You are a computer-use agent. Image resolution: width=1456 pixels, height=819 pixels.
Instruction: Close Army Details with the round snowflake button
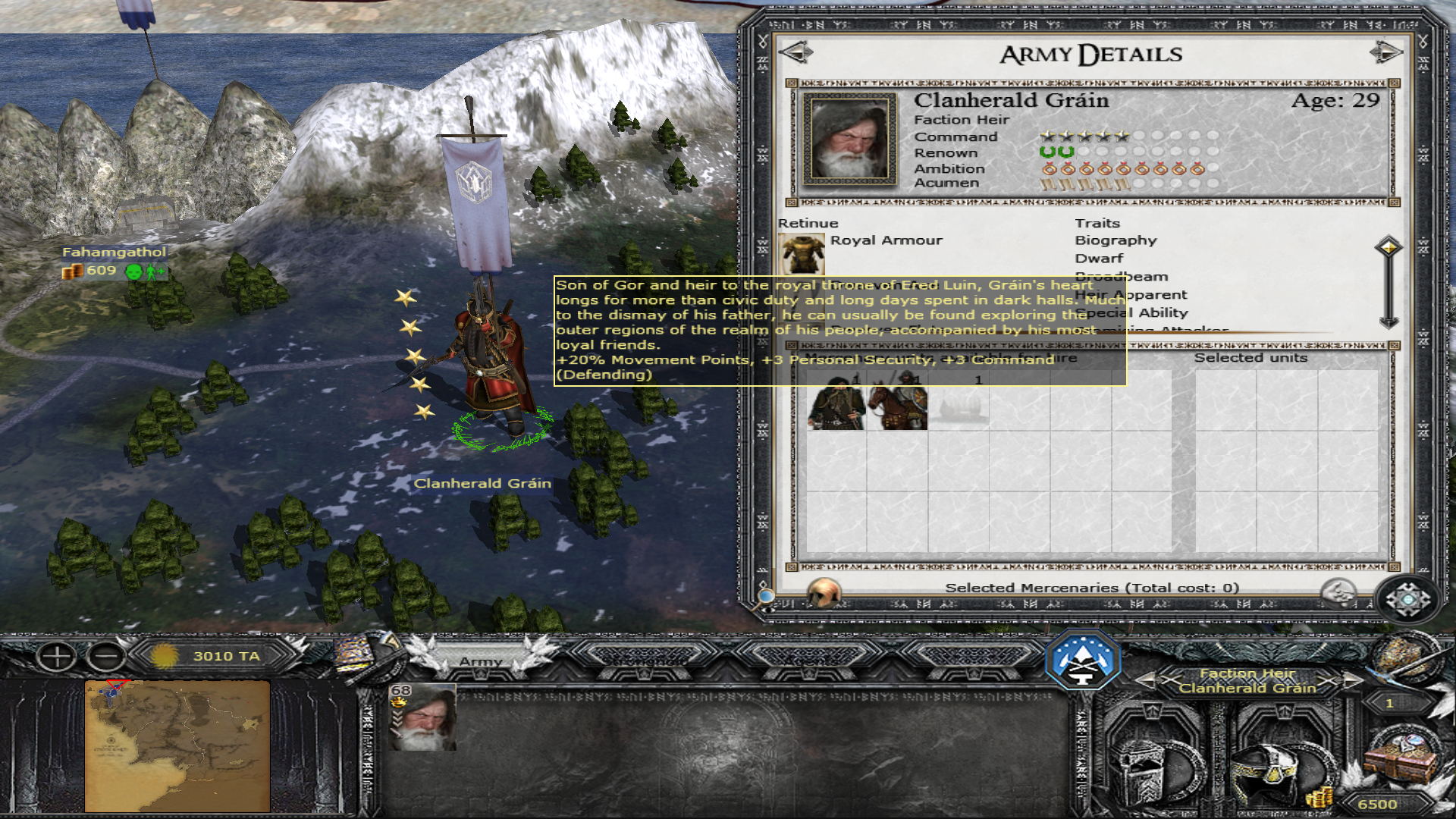(1408, 600)
